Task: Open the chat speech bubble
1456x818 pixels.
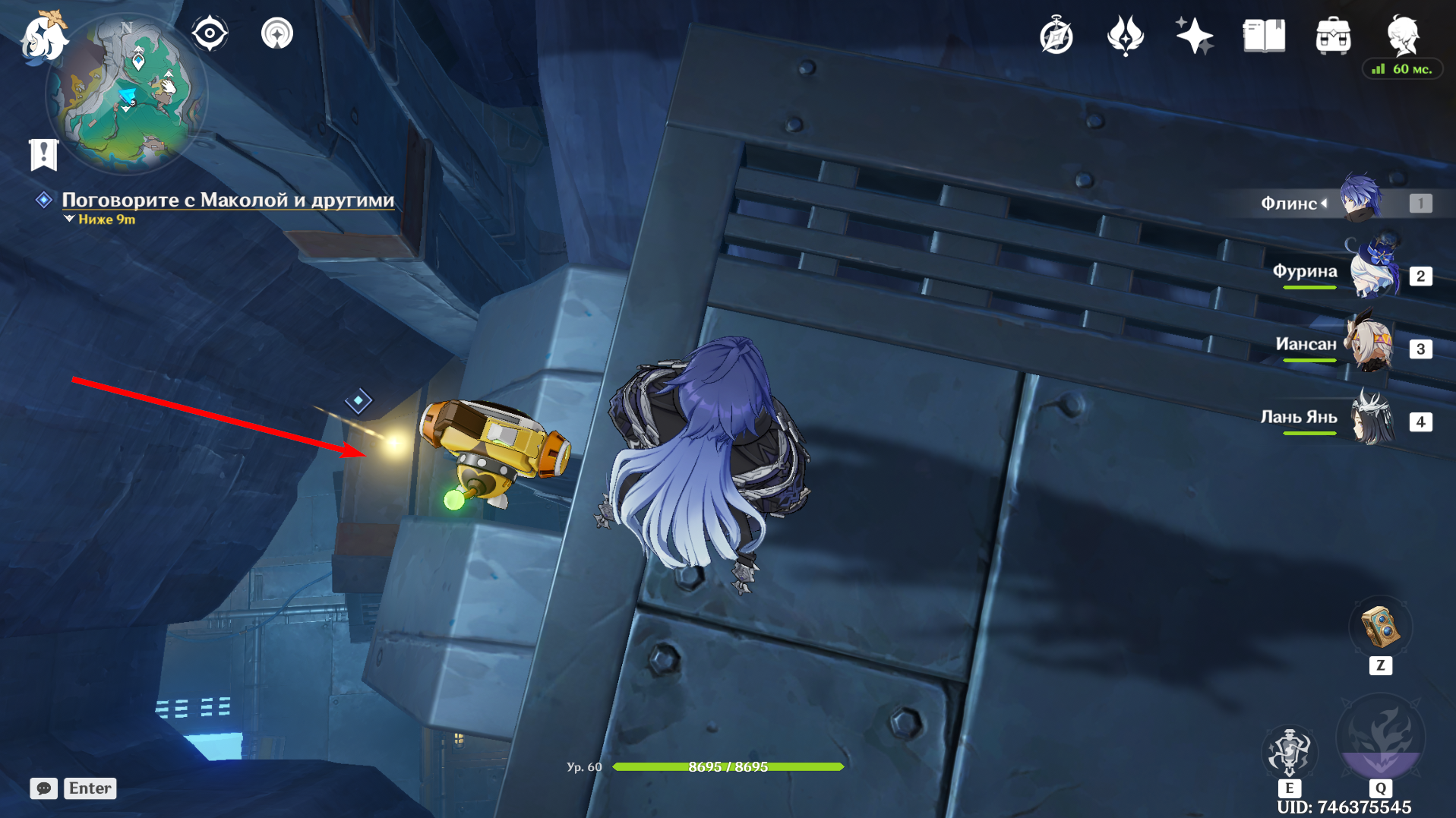Action: (x=44, y=788)
